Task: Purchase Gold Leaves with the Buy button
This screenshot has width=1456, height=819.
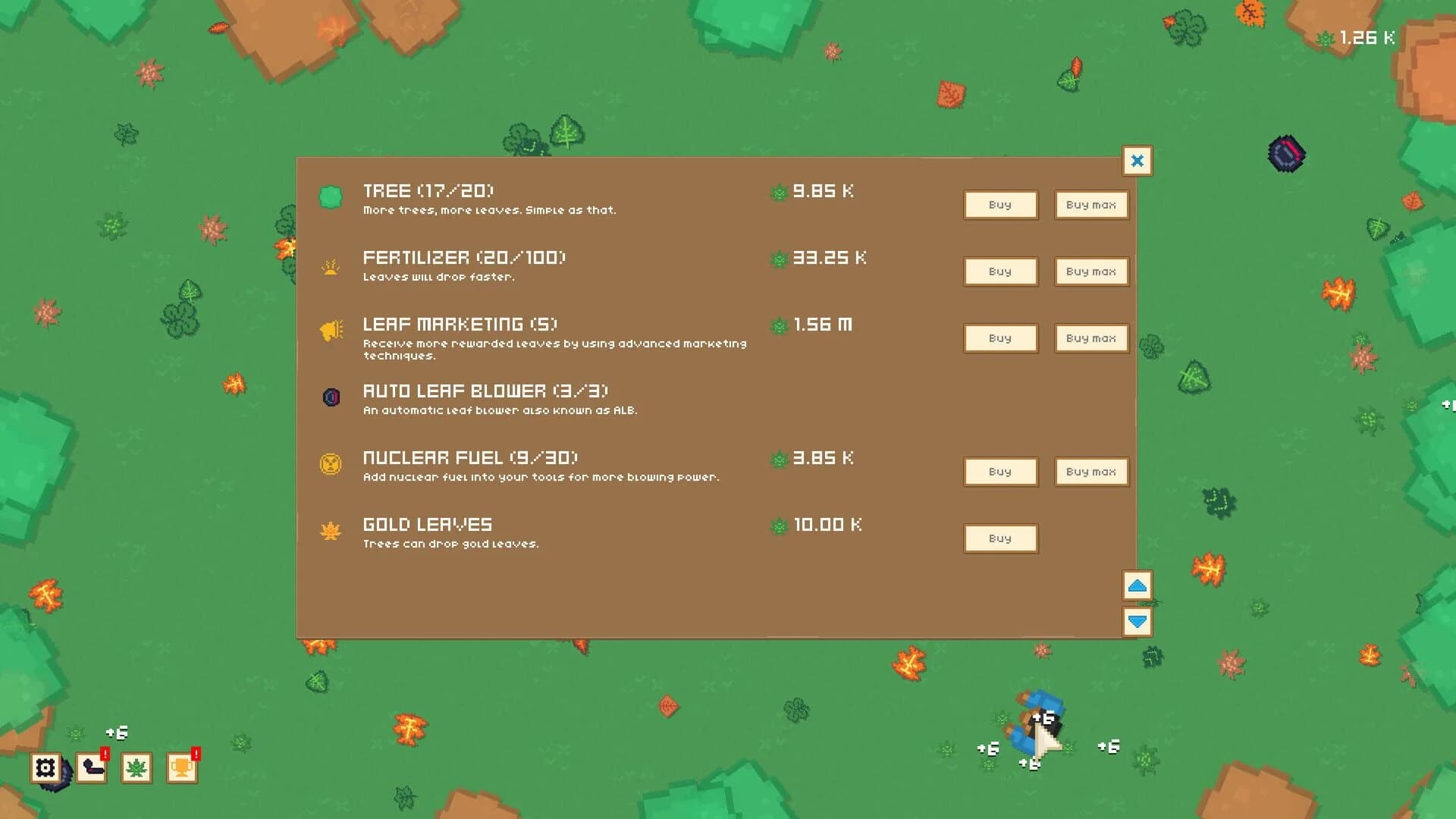Action: 1000,538
